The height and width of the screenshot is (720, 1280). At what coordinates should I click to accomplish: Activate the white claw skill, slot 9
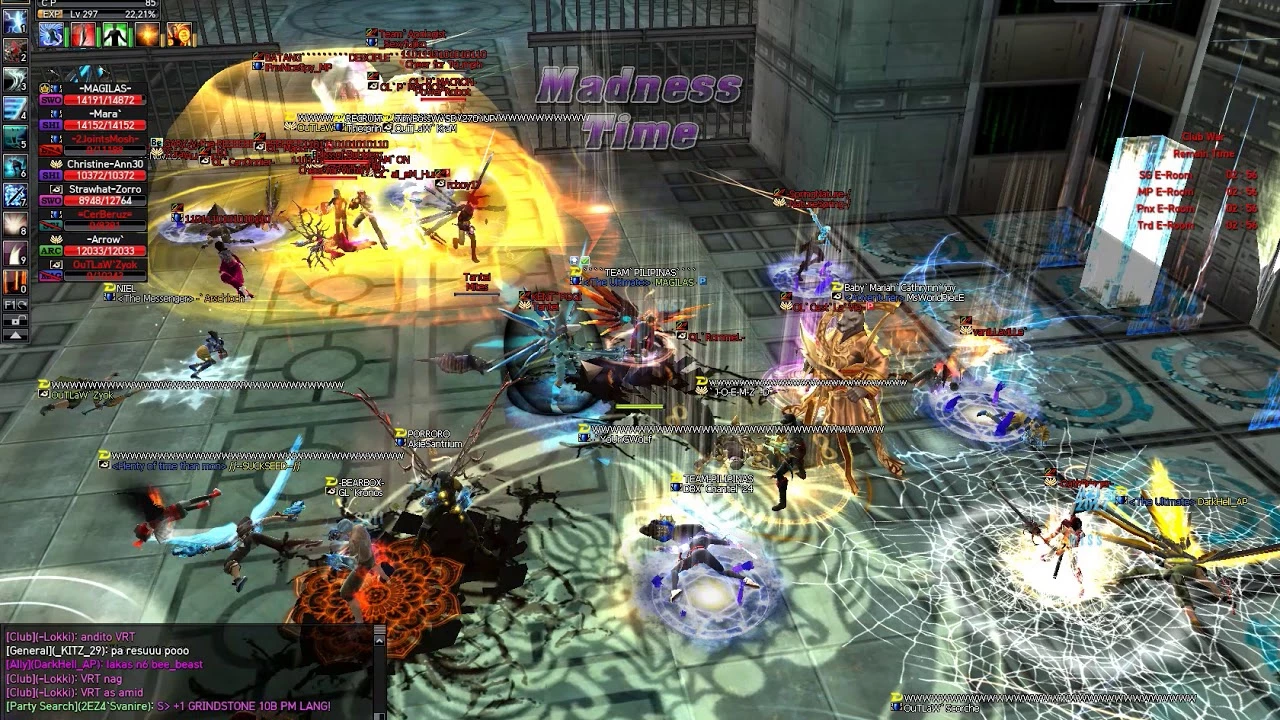click(15, 253)
